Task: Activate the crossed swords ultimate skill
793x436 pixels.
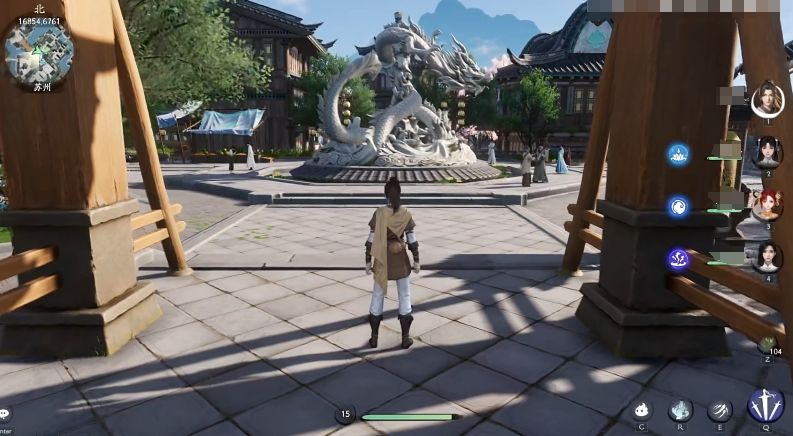Action: click(766, 407)
